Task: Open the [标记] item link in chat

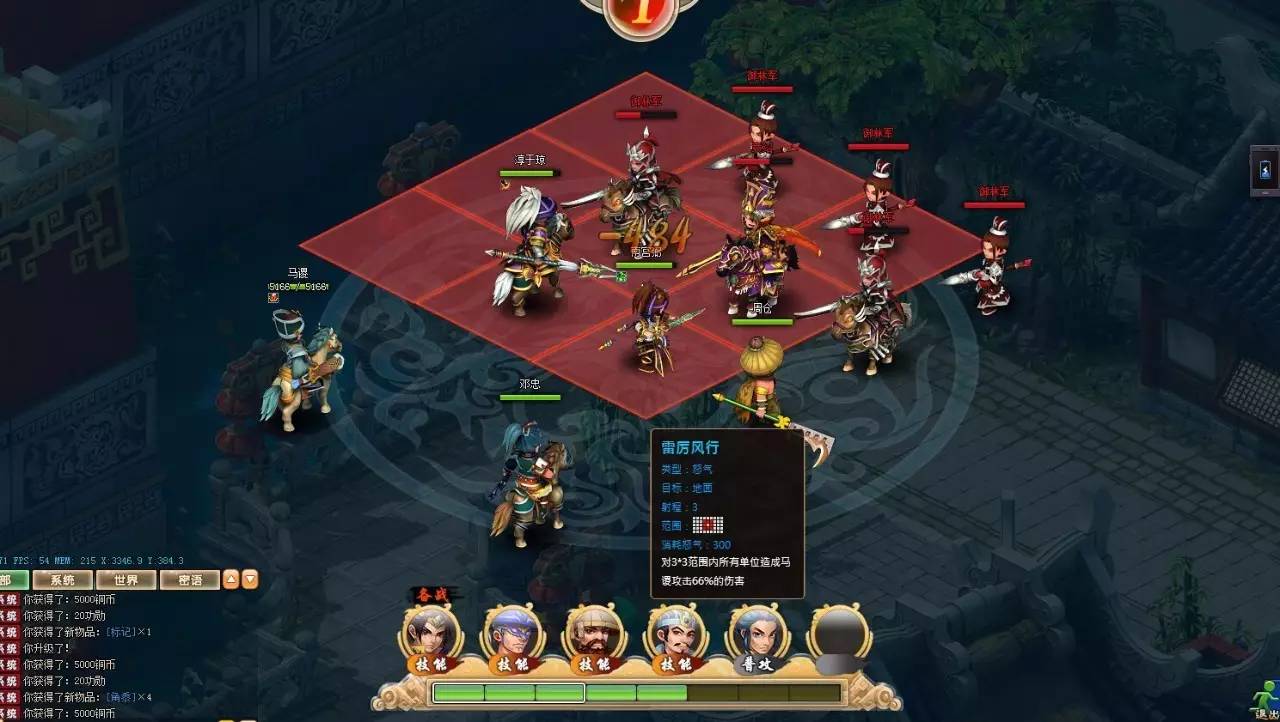Action: [x=120, y=632]
